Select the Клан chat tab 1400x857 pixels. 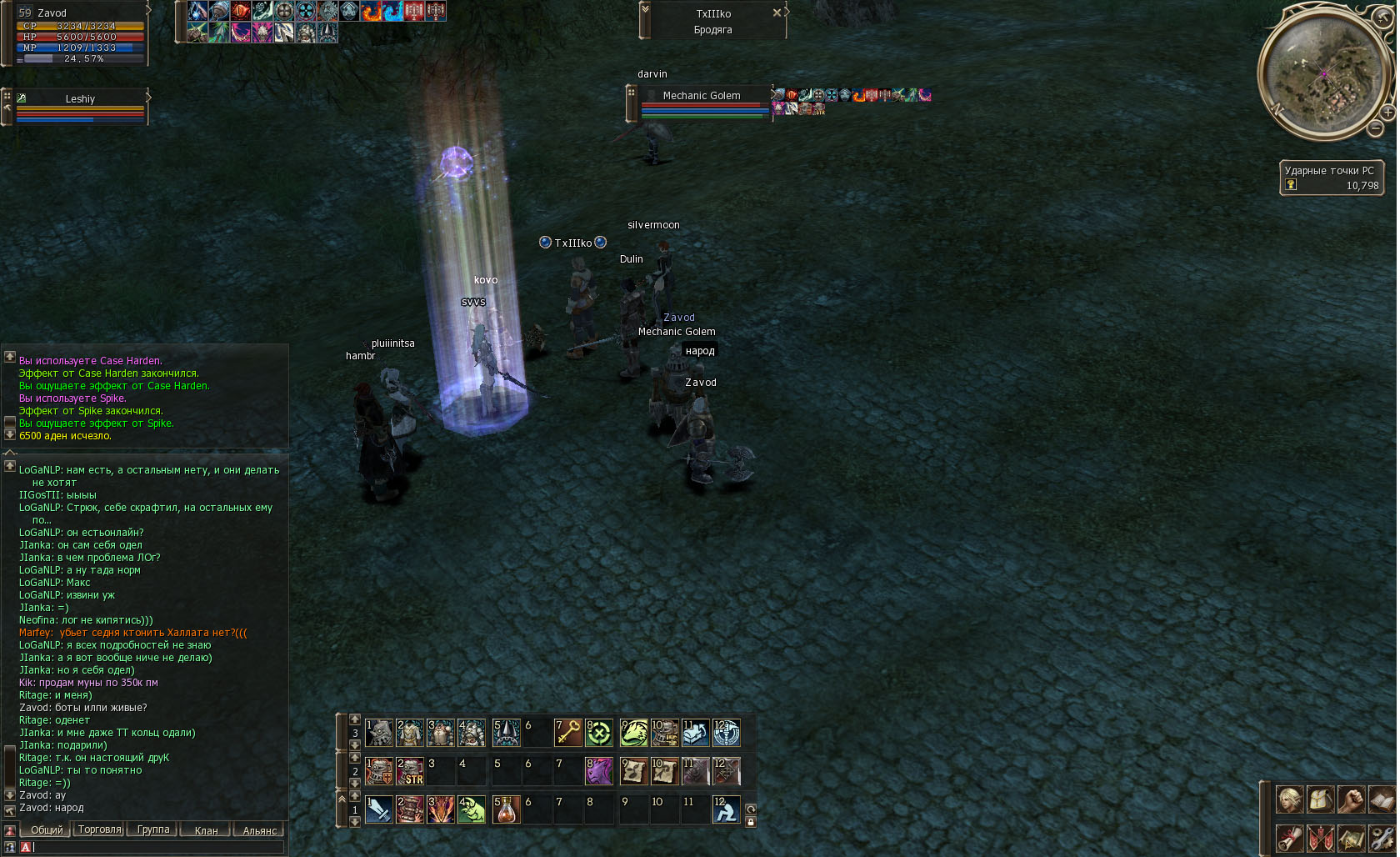tap(206, 830)
